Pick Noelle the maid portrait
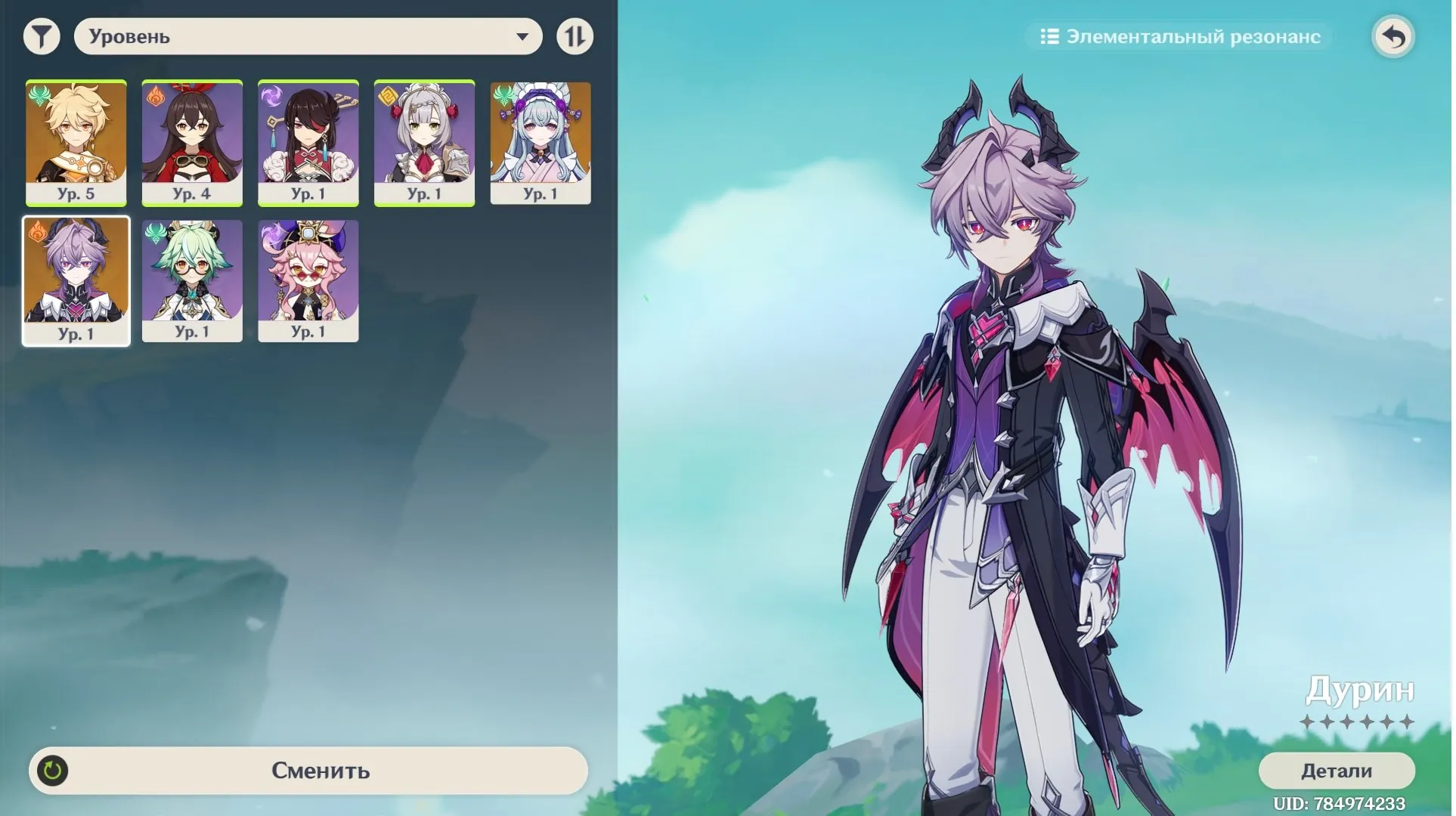Viewport: 1456px width, 816px height. pos(424,142)
